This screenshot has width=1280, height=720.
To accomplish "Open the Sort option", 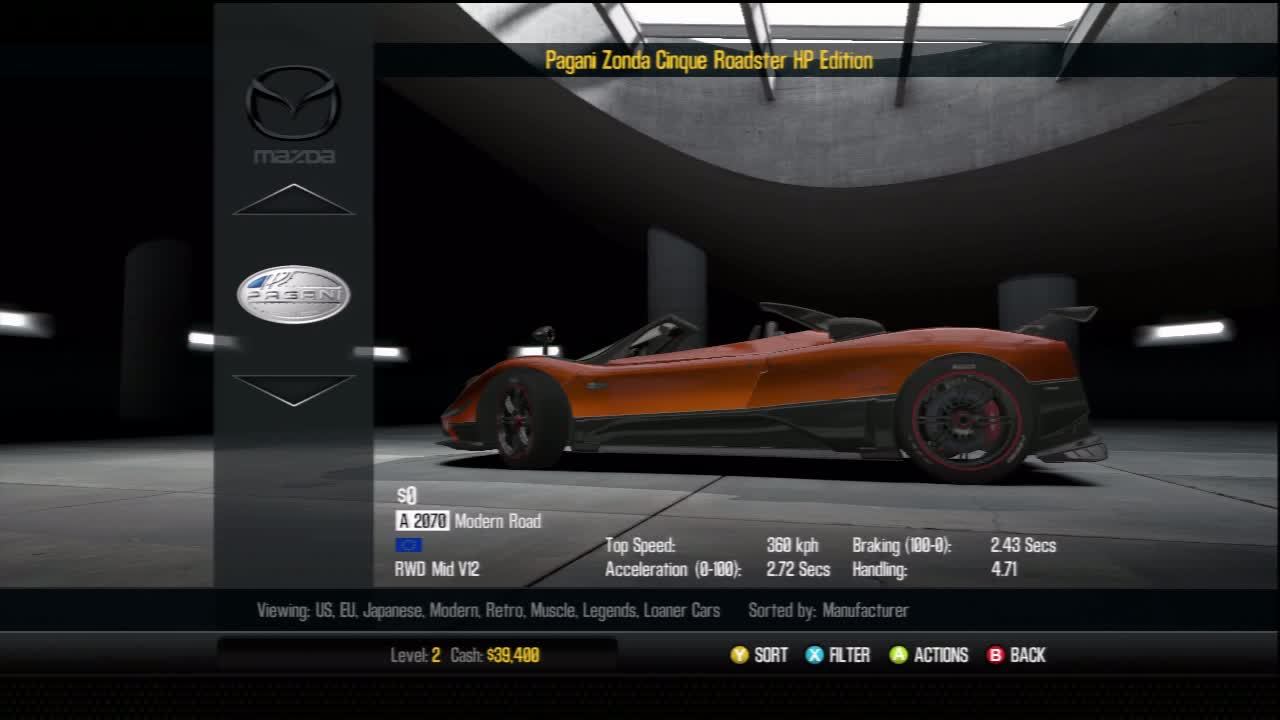I will tap(759, 655).
